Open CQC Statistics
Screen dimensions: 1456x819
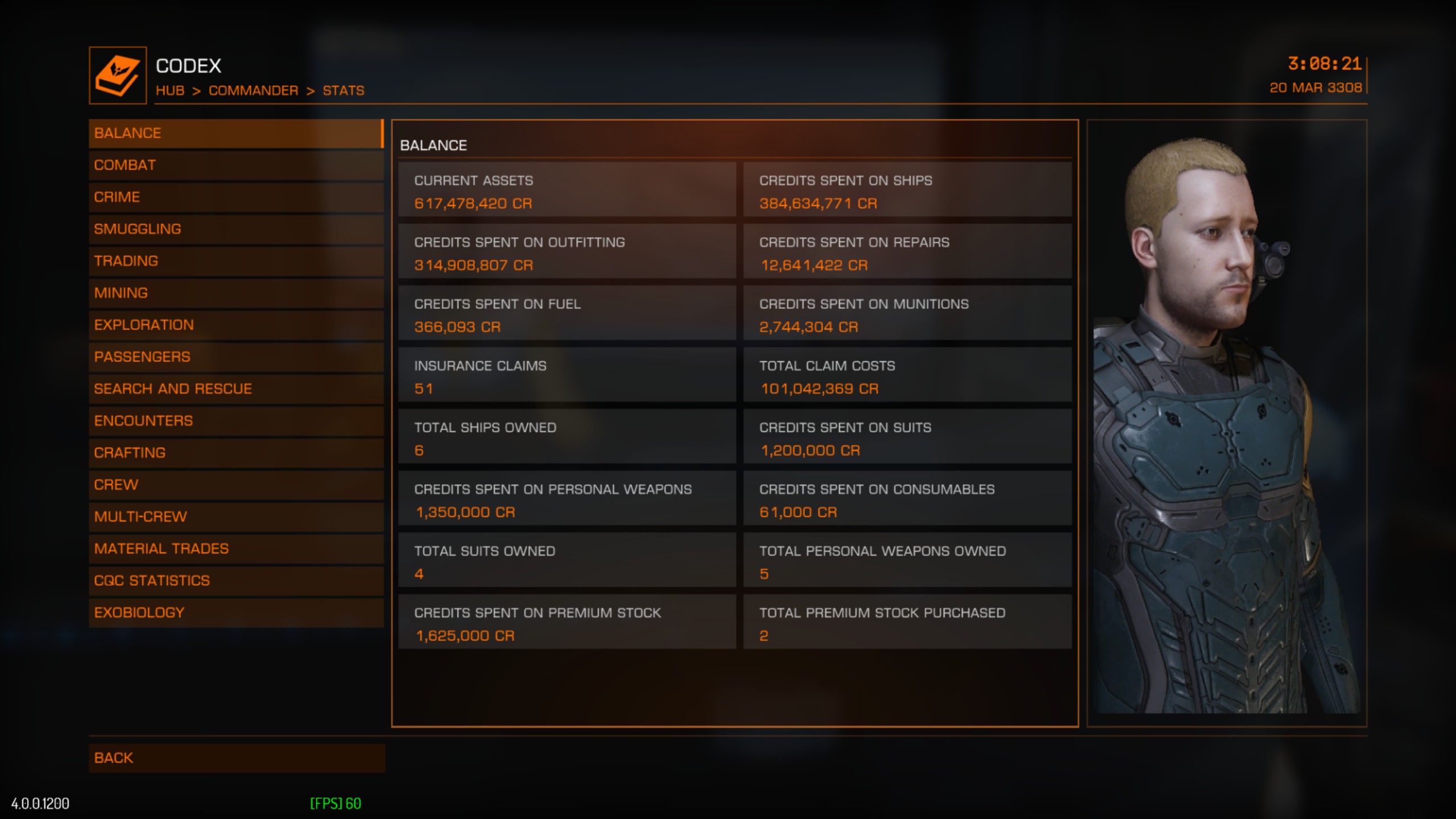pyautogui.click(x=235, y=580)
